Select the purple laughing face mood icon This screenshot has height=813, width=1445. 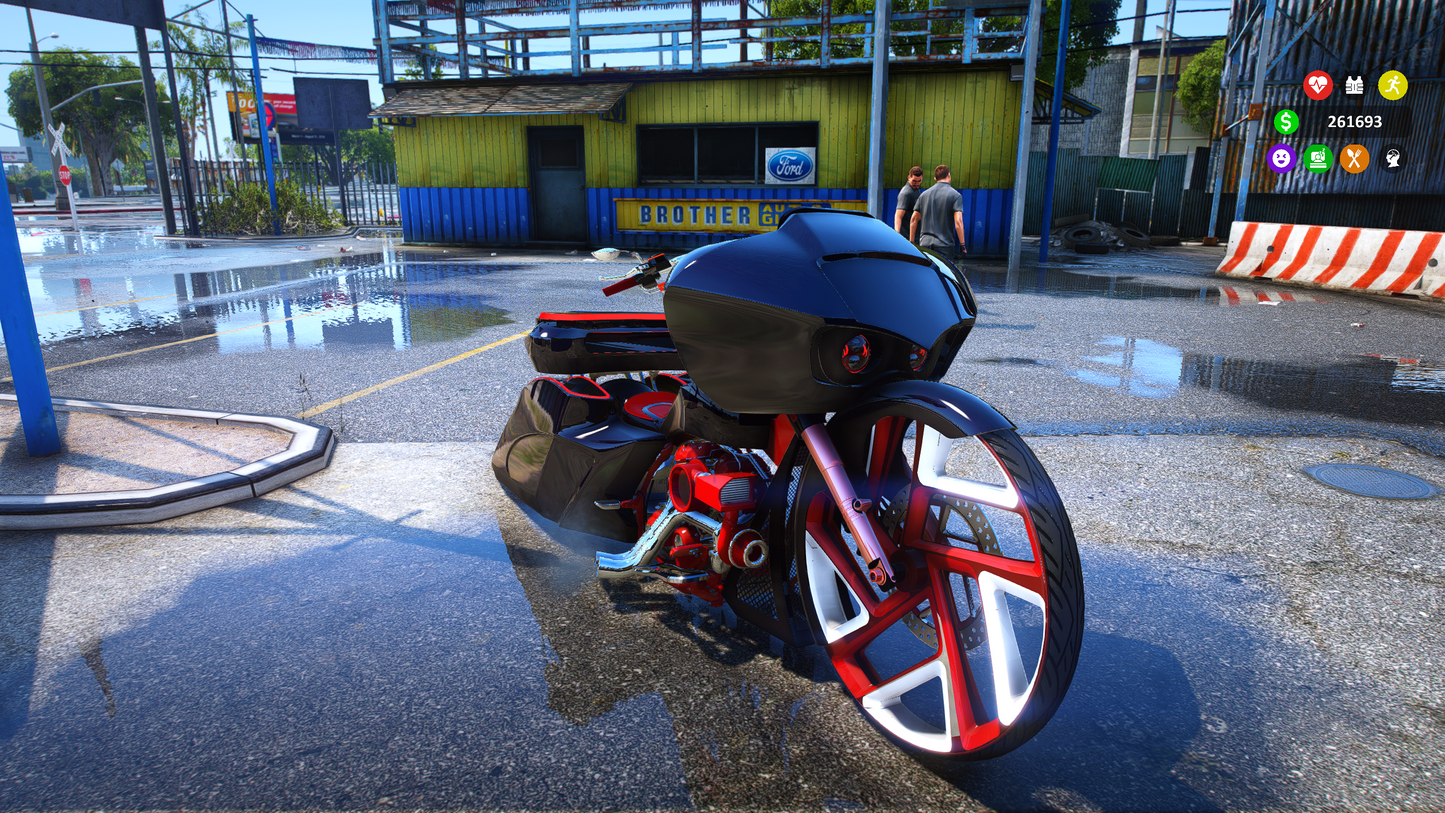click(x=1281, y=158)
